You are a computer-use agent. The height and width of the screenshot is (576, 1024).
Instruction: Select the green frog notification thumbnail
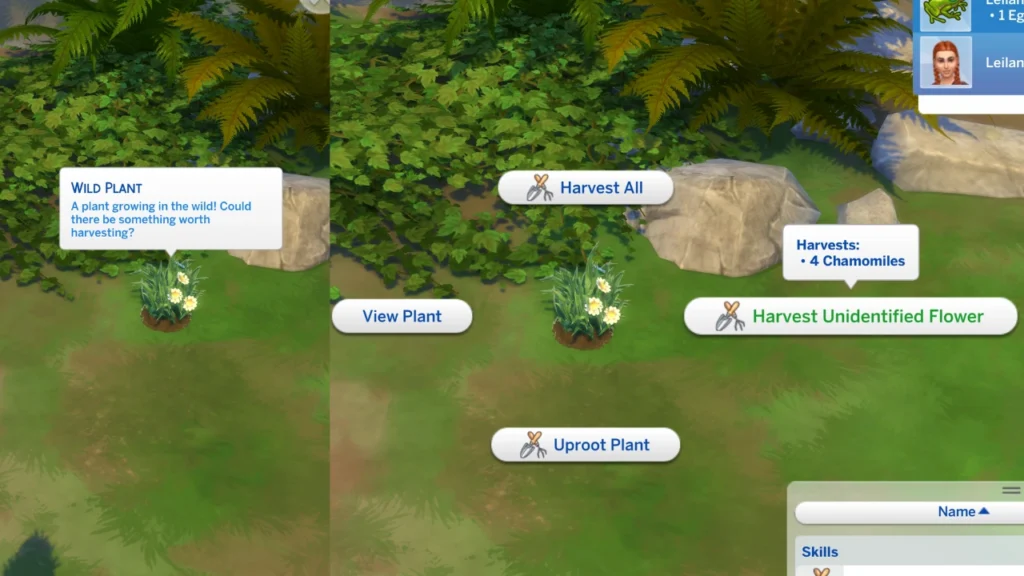click(x=944, y=11)
